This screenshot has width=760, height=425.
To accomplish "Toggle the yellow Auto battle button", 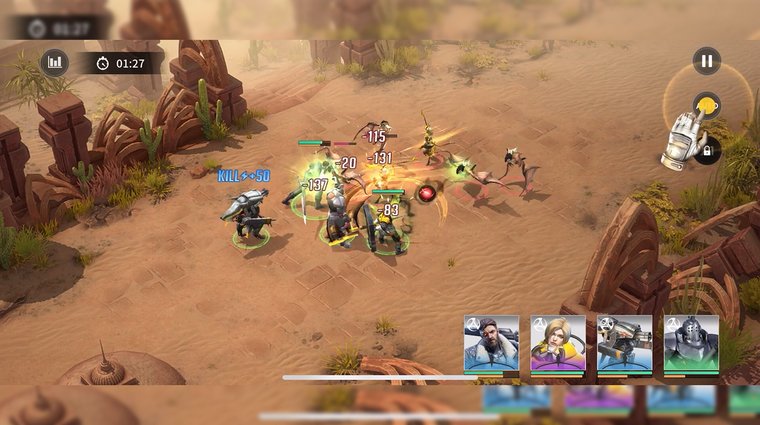I will coord(707,106).
